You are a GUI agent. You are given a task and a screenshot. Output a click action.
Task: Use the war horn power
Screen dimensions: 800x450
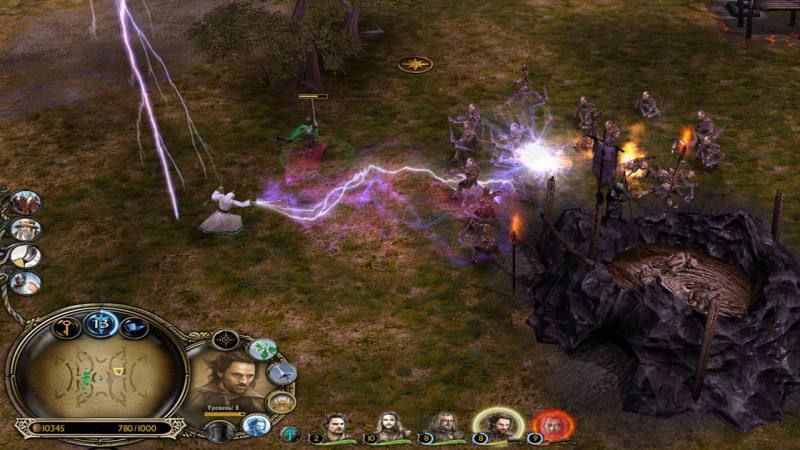[x=25, y=256]
